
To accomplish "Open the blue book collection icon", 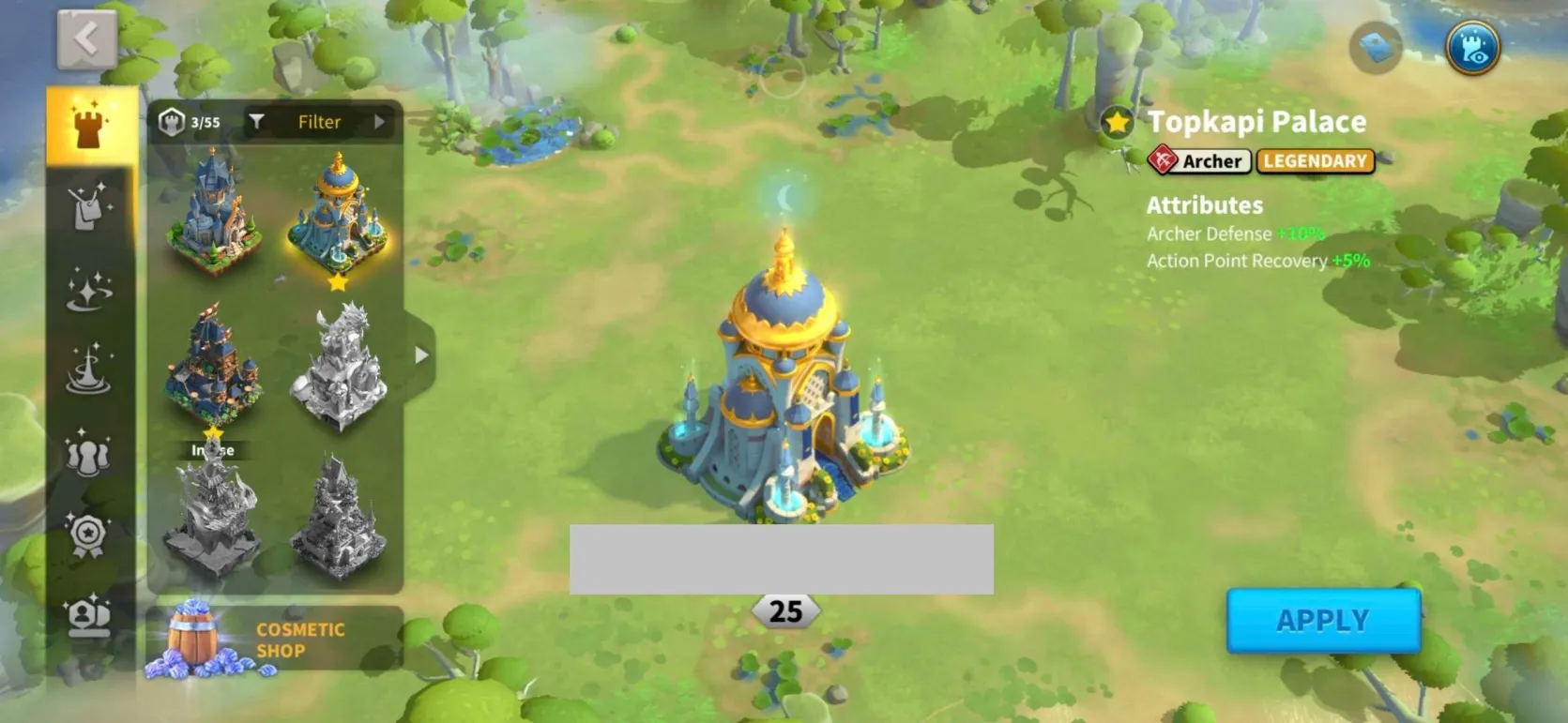I will pyautogui.click(x=1376, y=47).
